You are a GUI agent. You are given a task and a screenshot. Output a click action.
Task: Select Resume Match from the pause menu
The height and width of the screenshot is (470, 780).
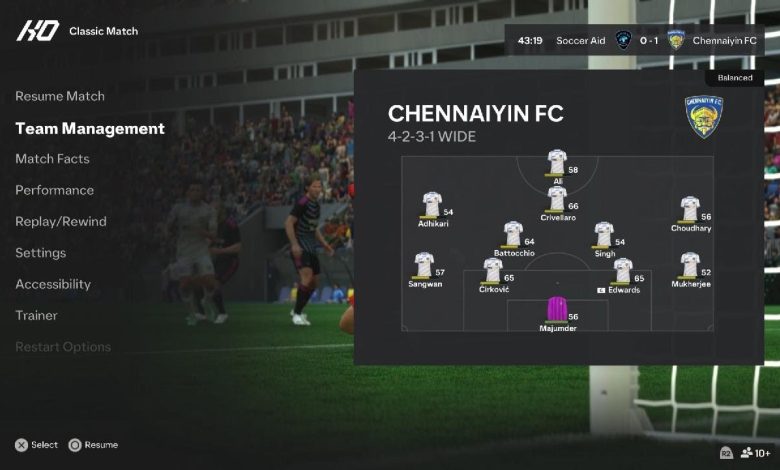click(x=60, y=96)
